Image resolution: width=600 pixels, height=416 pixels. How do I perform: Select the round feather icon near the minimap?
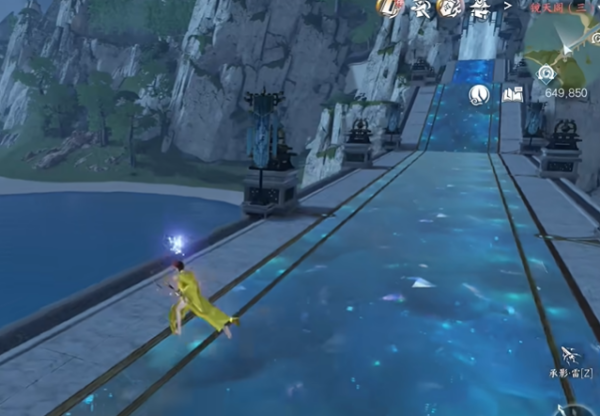(x=479, y=95)
